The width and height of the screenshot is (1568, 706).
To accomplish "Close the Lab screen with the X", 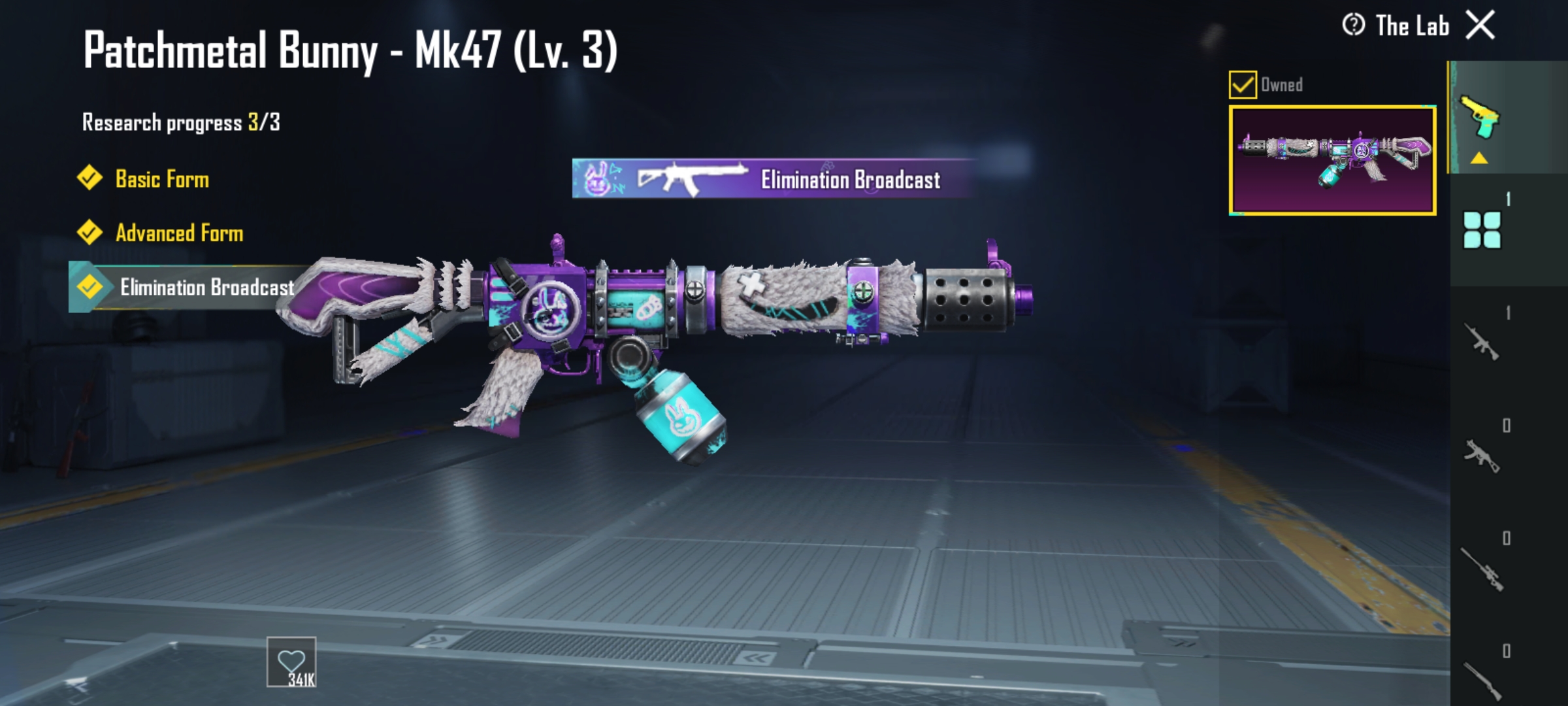I will coord(1480,26).
